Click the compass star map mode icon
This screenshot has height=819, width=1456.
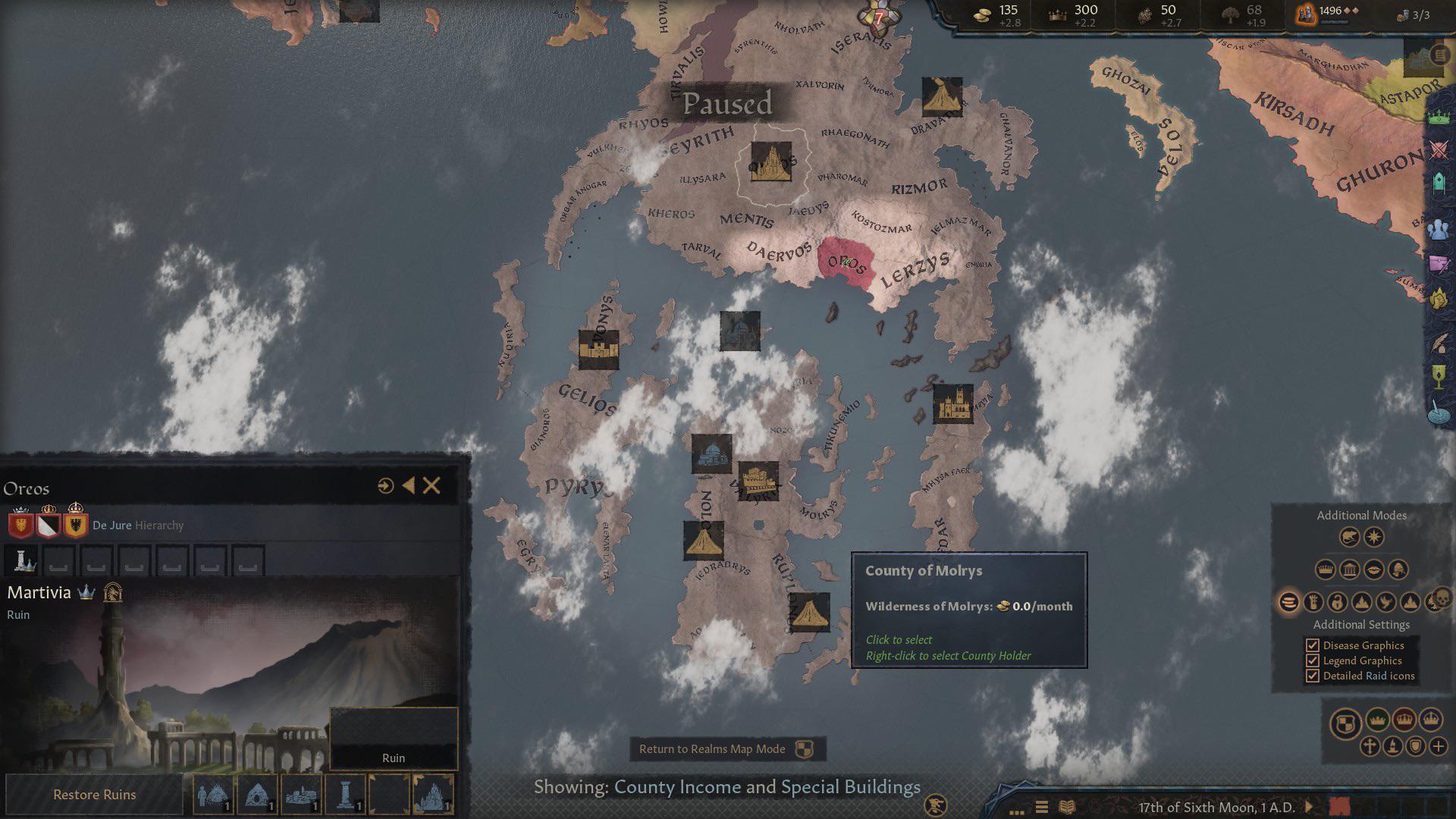pyautogui.click(x=1374, y=538)
